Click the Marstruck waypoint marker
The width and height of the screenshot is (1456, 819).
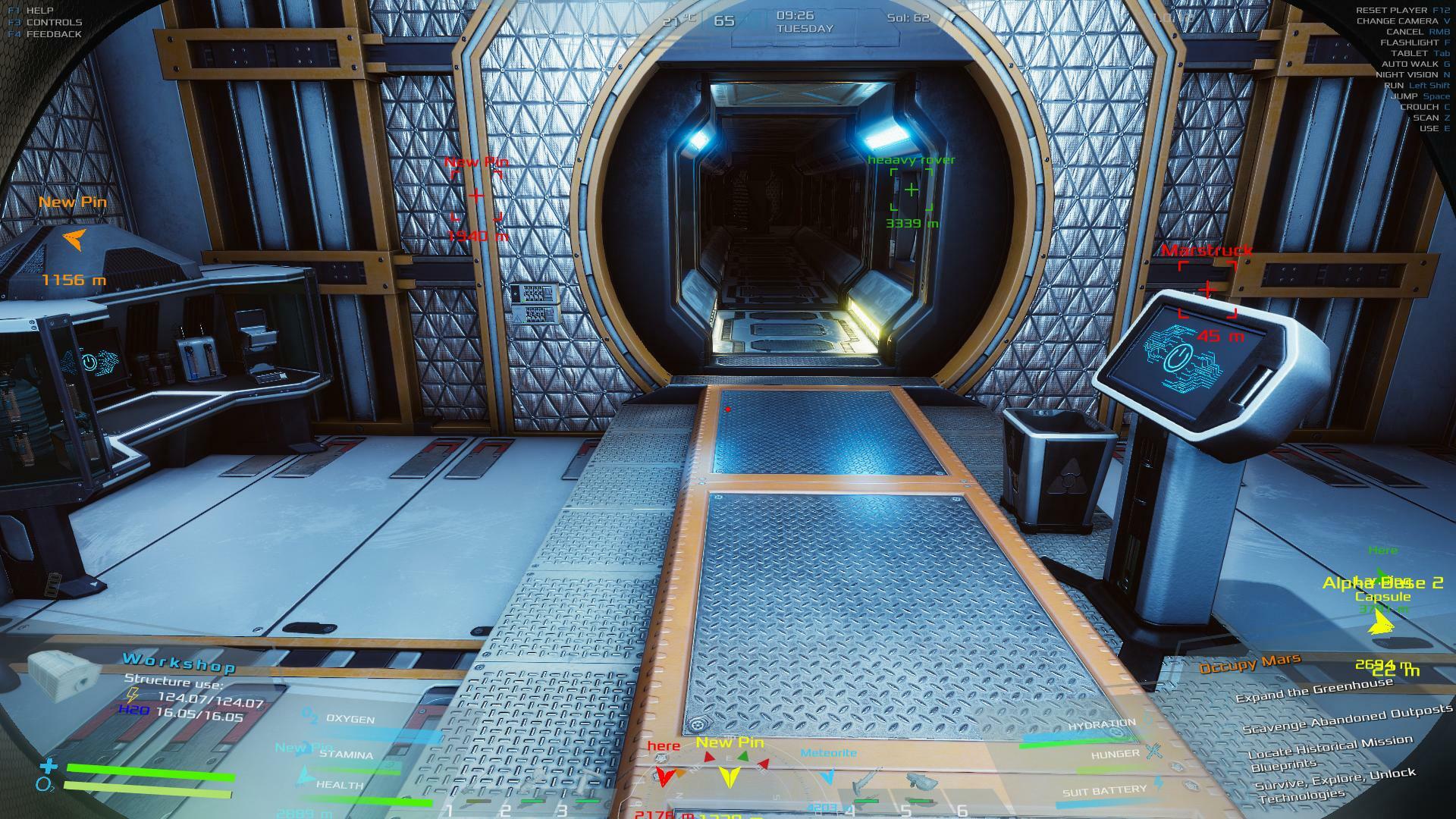tap(1207, 290)
